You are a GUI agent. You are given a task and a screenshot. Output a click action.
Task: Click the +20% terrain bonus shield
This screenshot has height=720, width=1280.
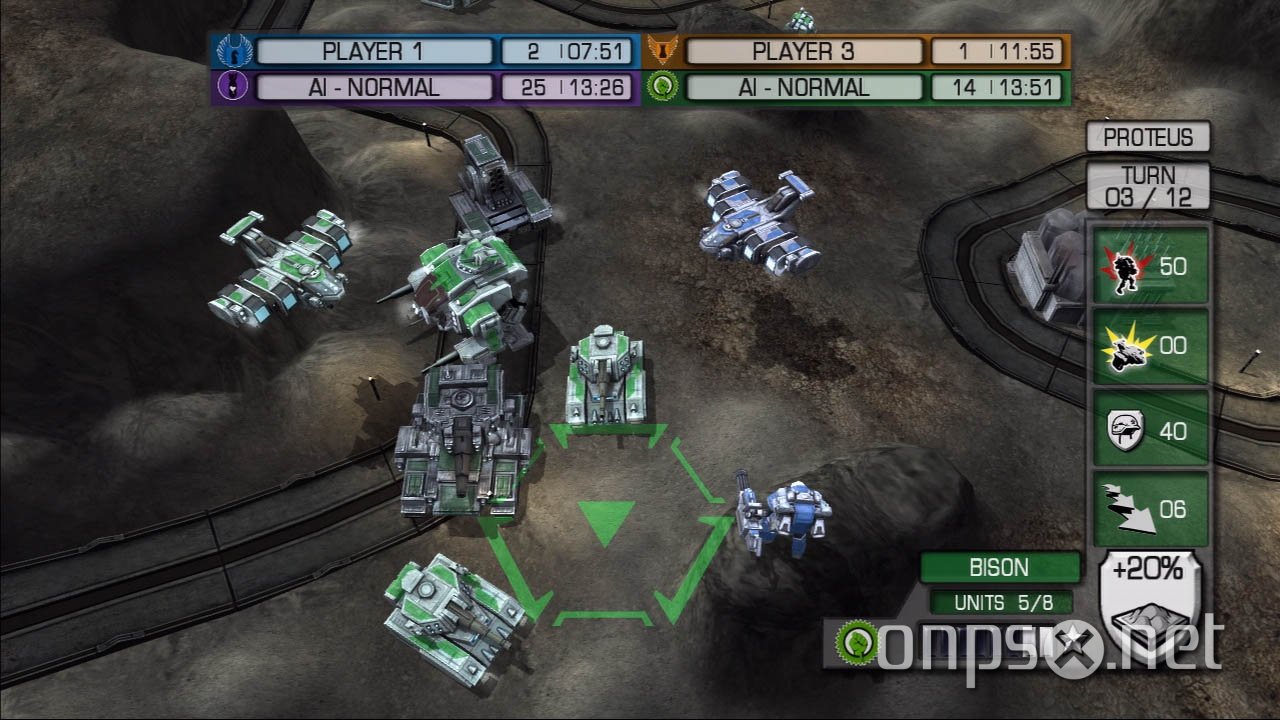(1149, 595)
